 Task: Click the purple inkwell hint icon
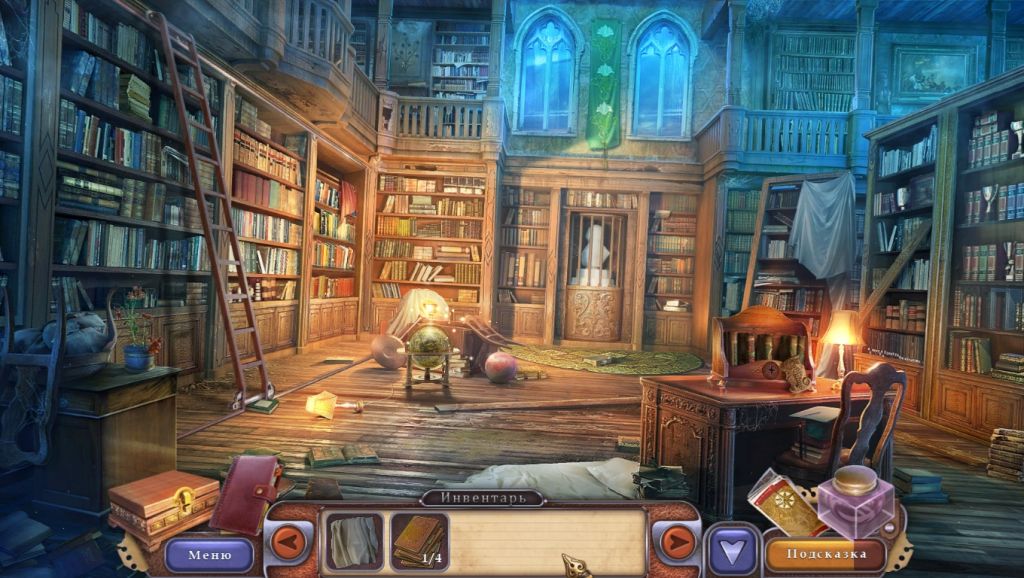click(x=853, y=502)
